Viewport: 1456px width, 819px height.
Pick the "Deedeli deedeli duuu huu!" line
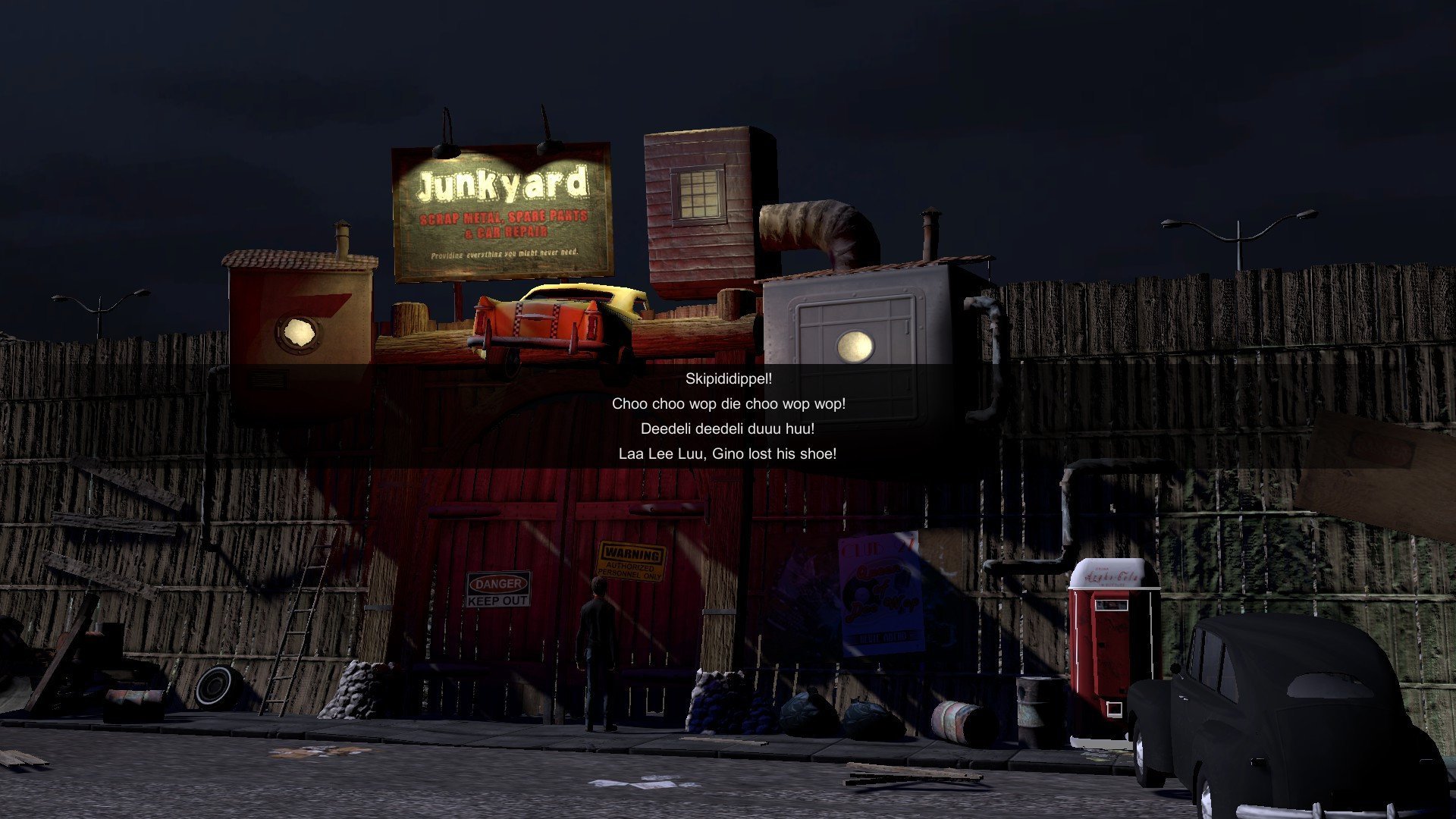click(x=728, y=429)
